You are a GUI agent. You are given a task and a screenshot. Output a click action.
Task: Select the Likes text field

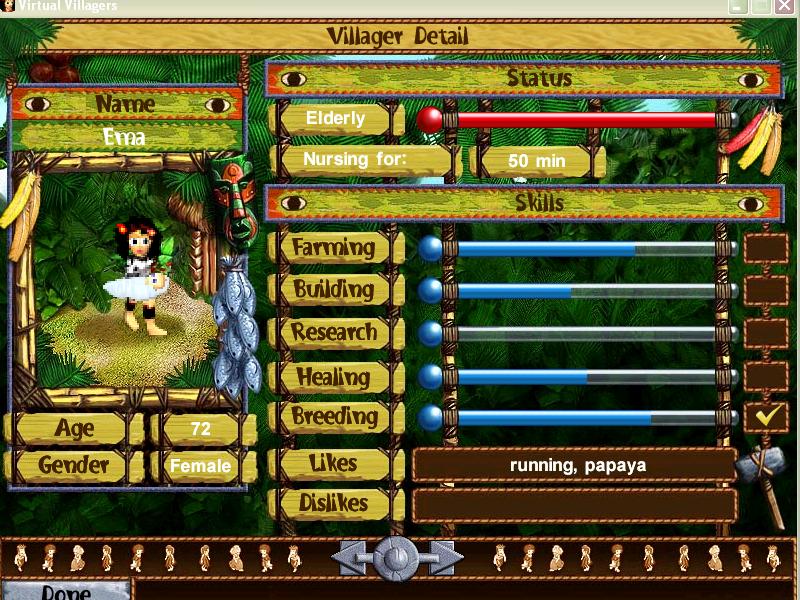[575, 465]
